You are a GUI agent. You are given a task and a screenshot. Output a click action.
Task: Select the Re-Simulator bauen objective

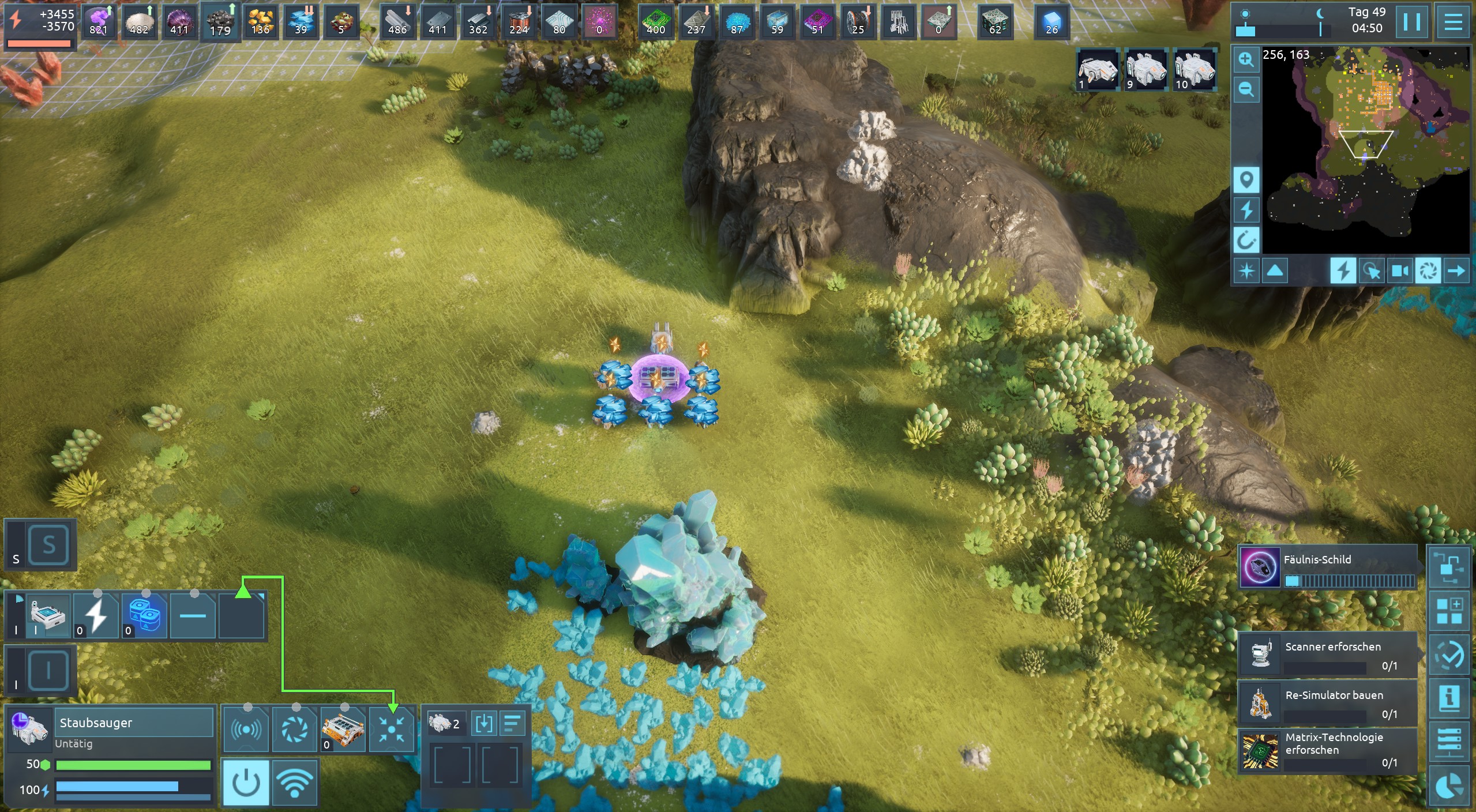[x=1327, y=703]
